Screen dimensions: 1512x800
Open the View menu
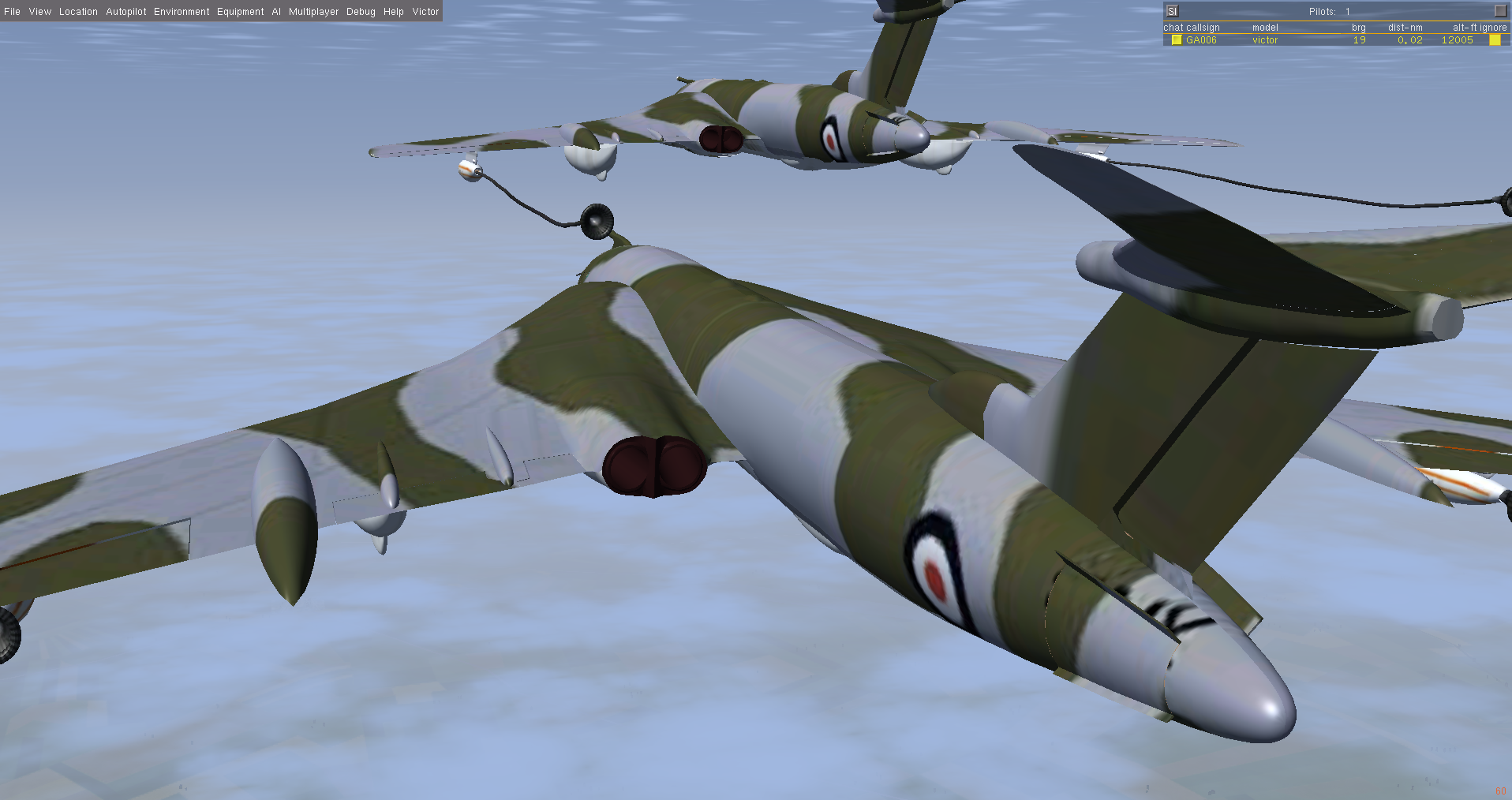(39, 12)
